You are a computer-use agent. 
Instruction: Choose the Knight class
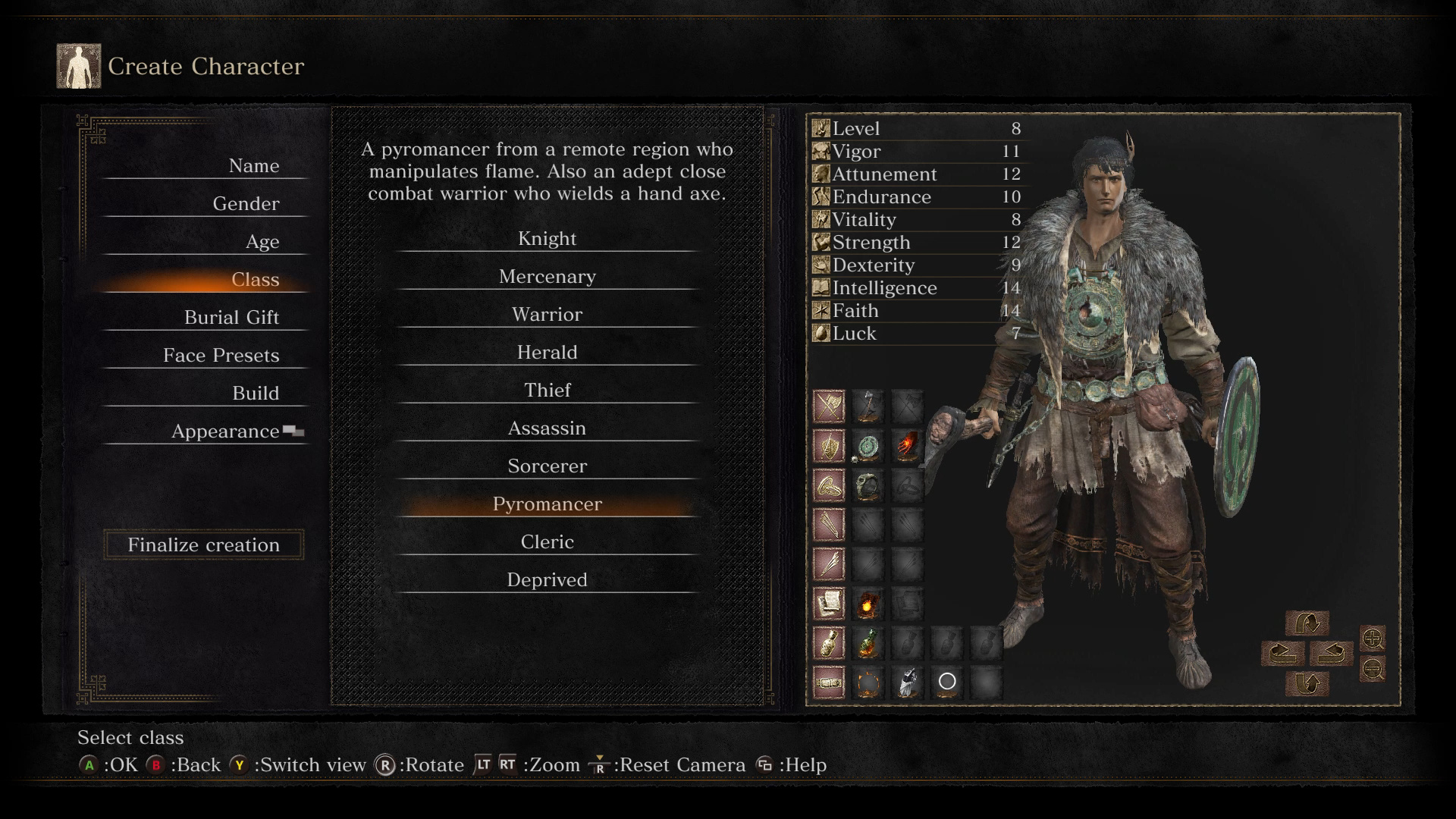[x=547, y=239]
